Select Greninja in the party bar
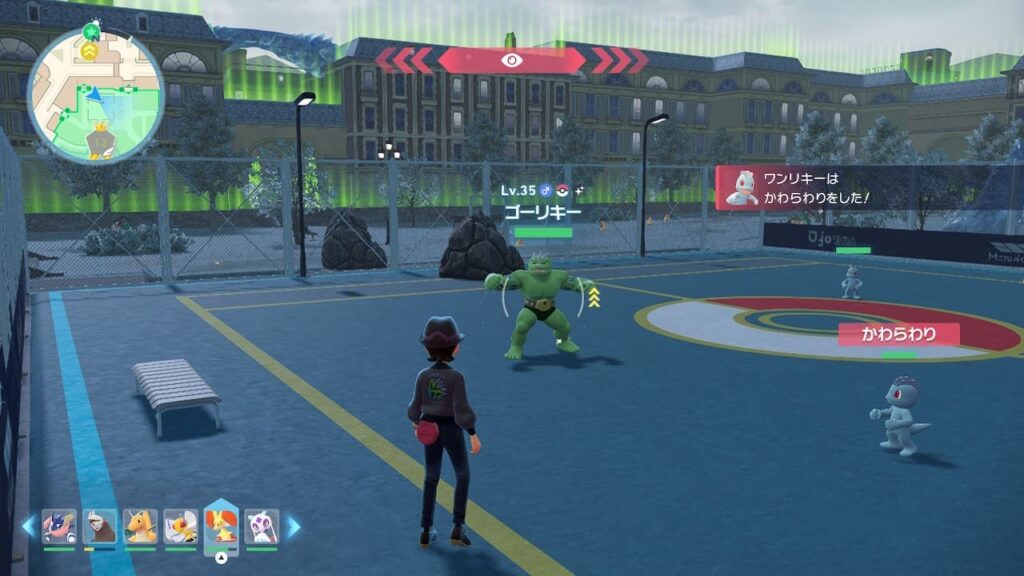The image size is (1024, 576). point(59,526)
